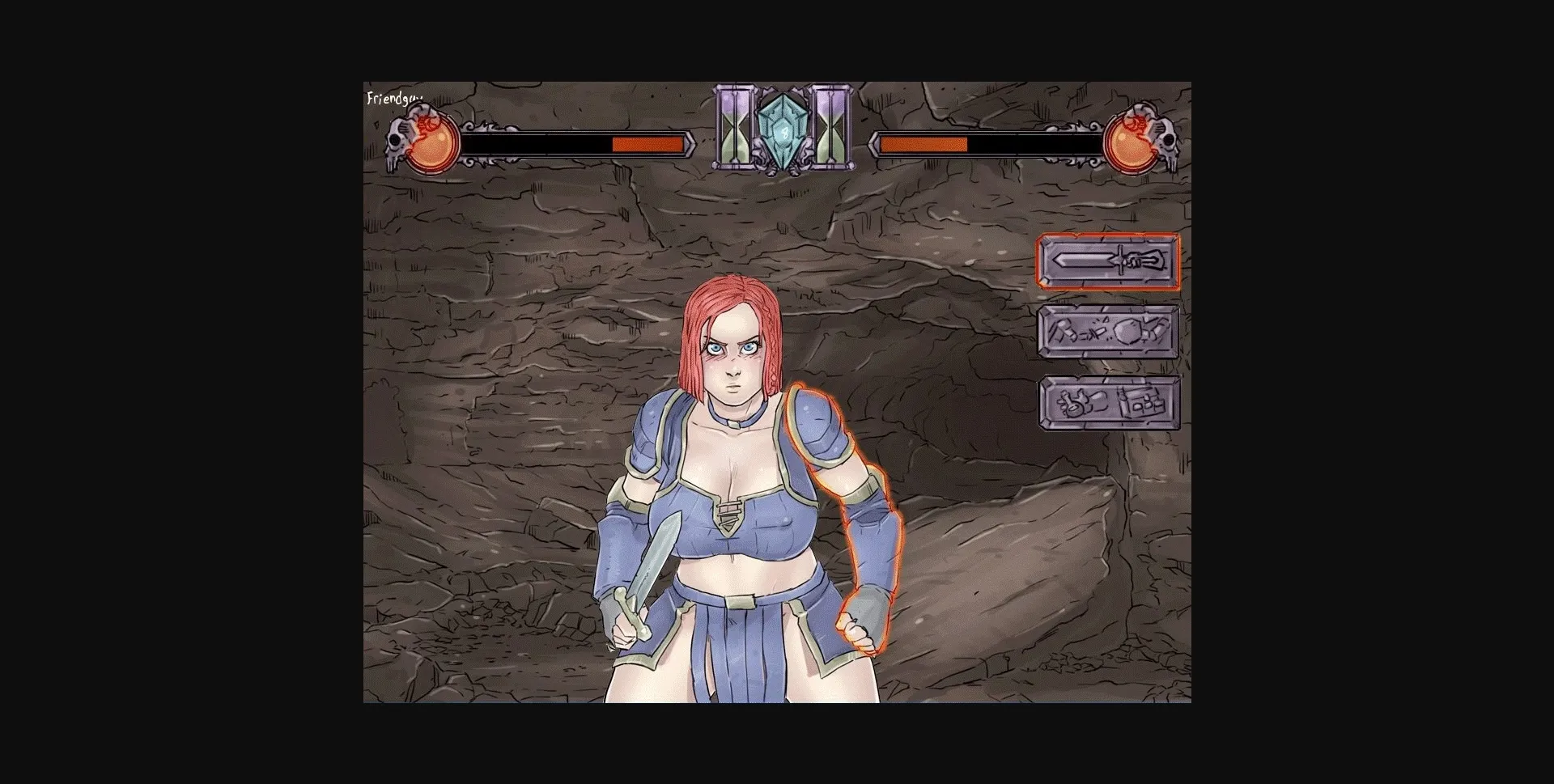The image size is (1554, 784).
Task: Expand the bottom items action panel
Action: [x=1110, y=403]
